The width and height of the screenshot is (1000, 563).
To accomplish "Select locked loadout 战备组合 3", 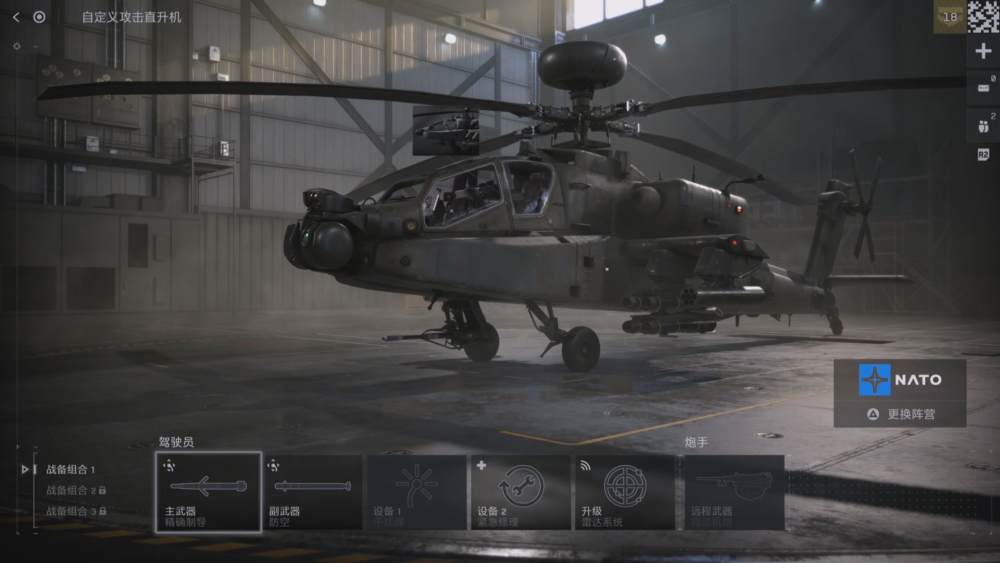I will click(74, 512).
